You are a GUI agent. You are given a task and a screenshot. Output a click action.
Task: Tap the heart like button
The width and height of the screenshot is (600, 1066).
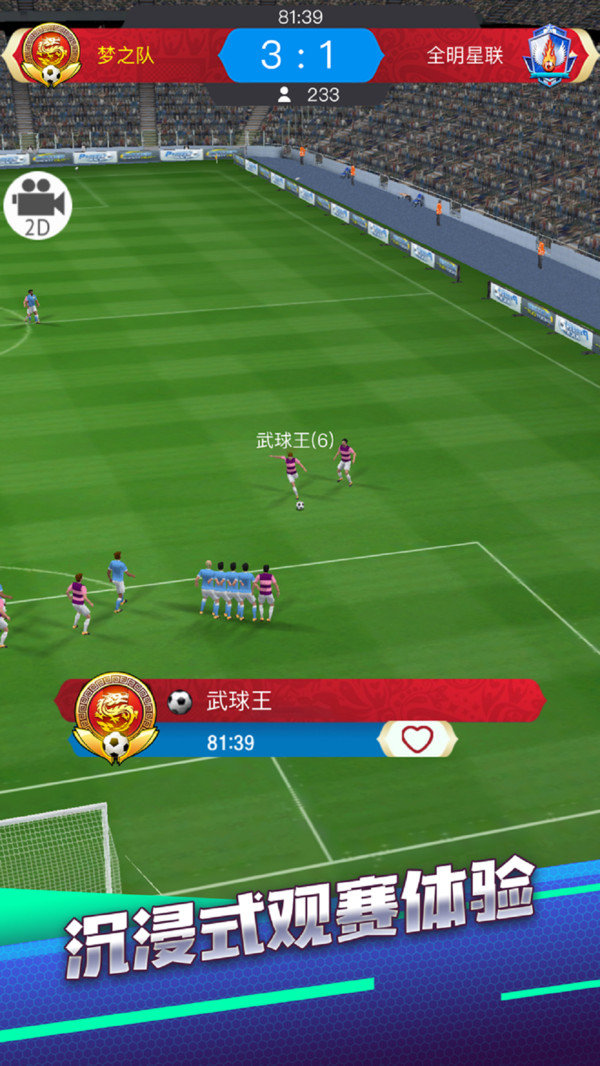[417, 740]
